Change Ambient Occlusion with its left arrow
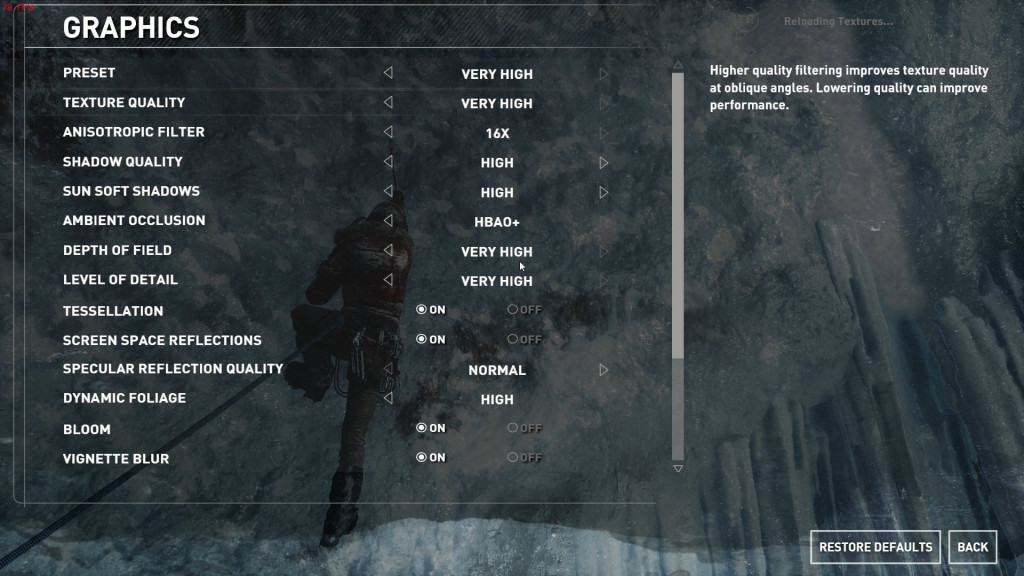This screenshot has width=1024, height=576. coord(388,221)
